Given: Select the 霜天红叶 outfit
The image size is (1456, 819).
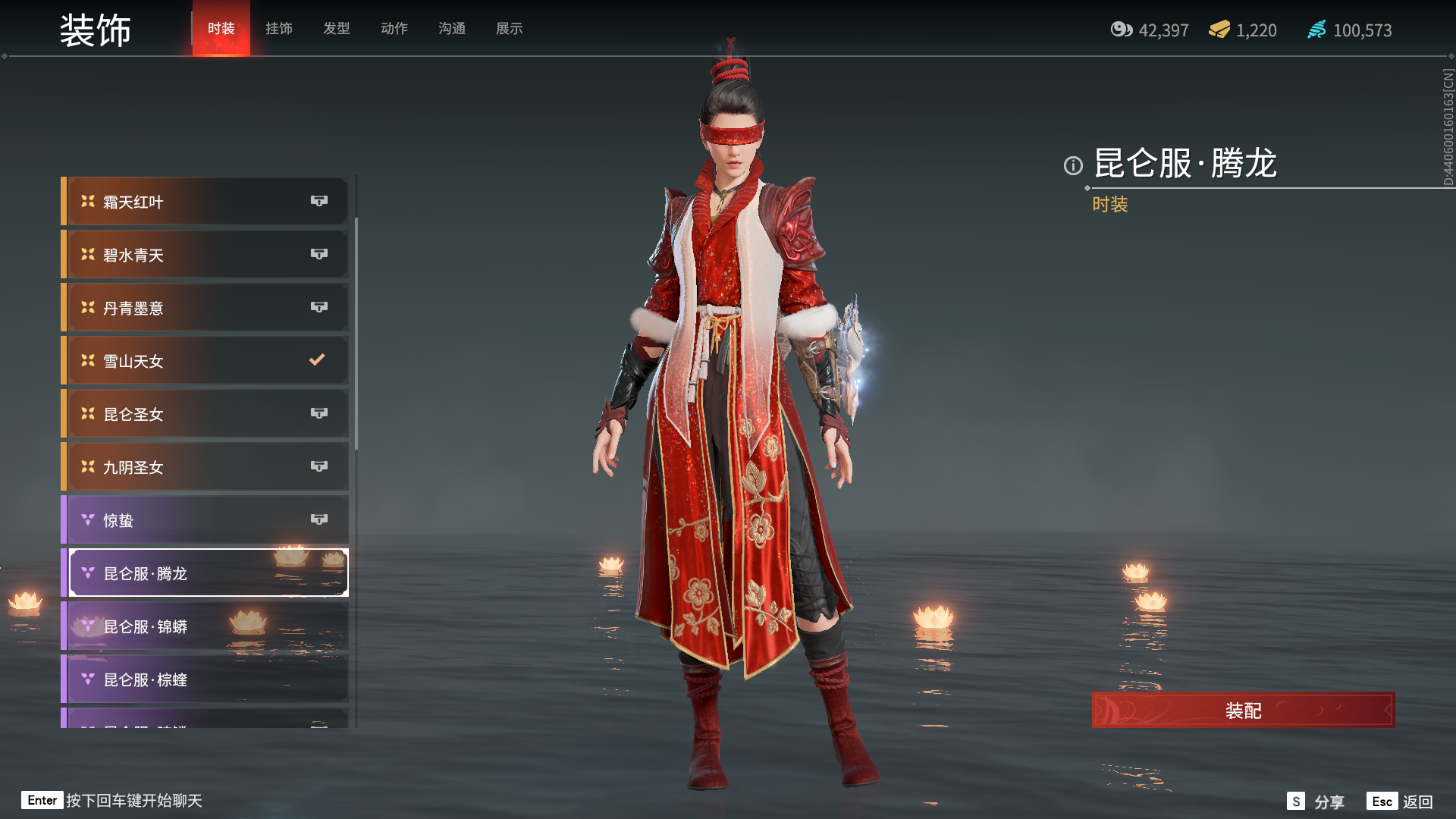Looking at the screenshot, I should [x=206, y=202].
